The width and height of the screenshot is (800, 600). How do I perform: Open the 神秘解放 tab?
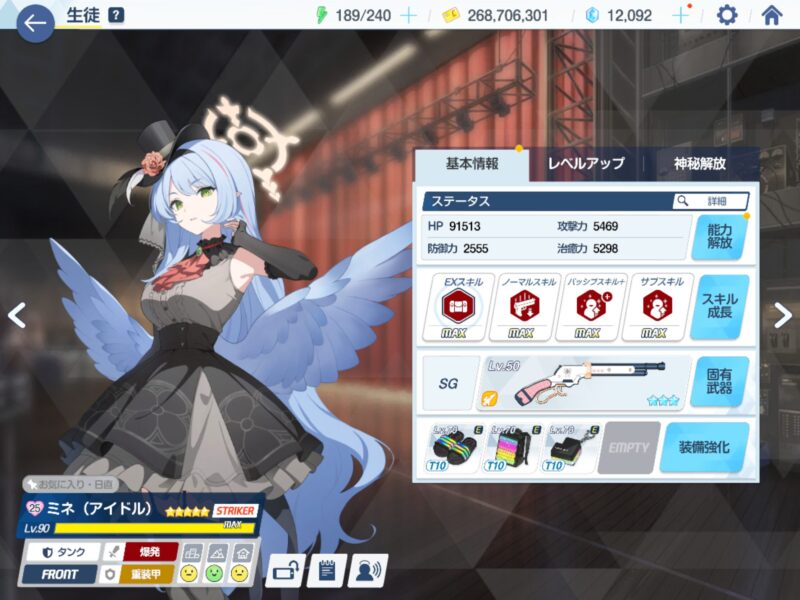pos(699,163)
